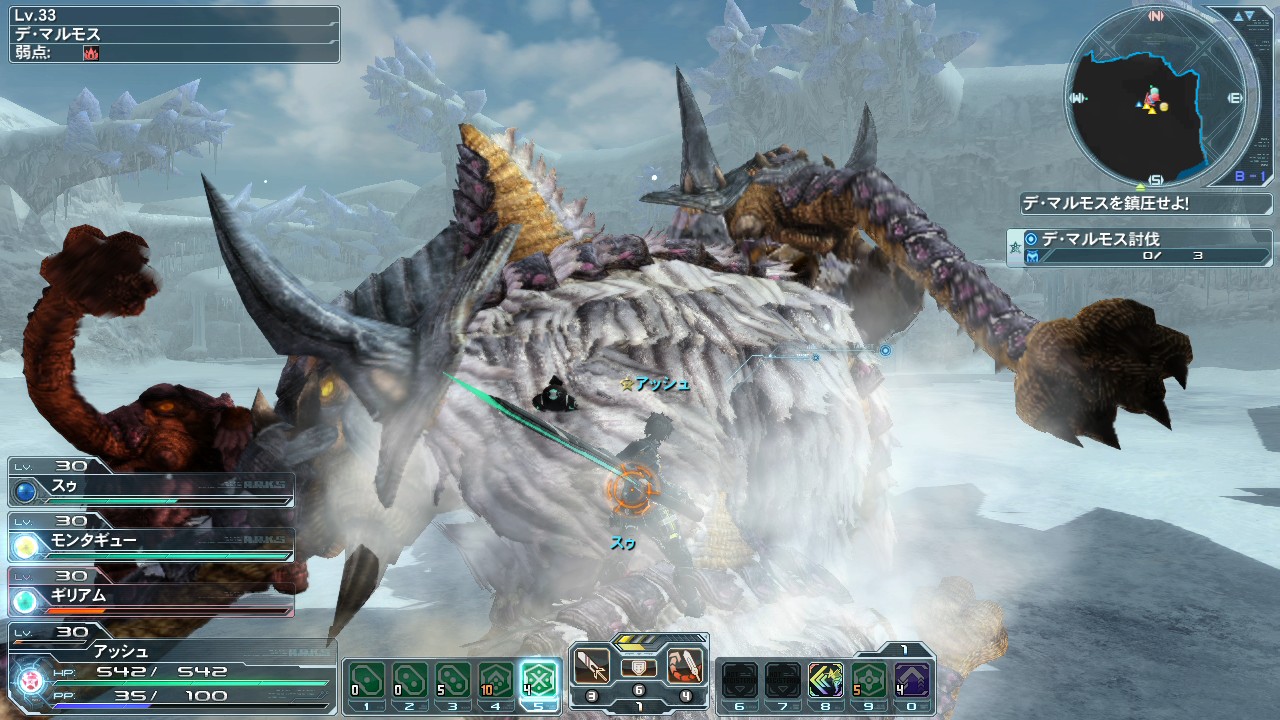Screen dimensions: 1280x720
Task: Select party member ギリアム in party list
Action: (150, 598)
